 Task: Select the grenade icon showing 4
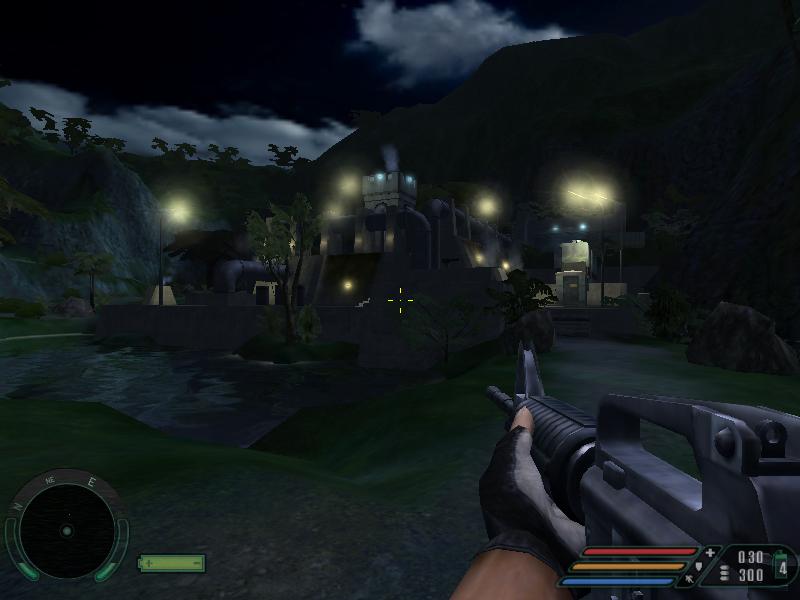click(782, 565)
